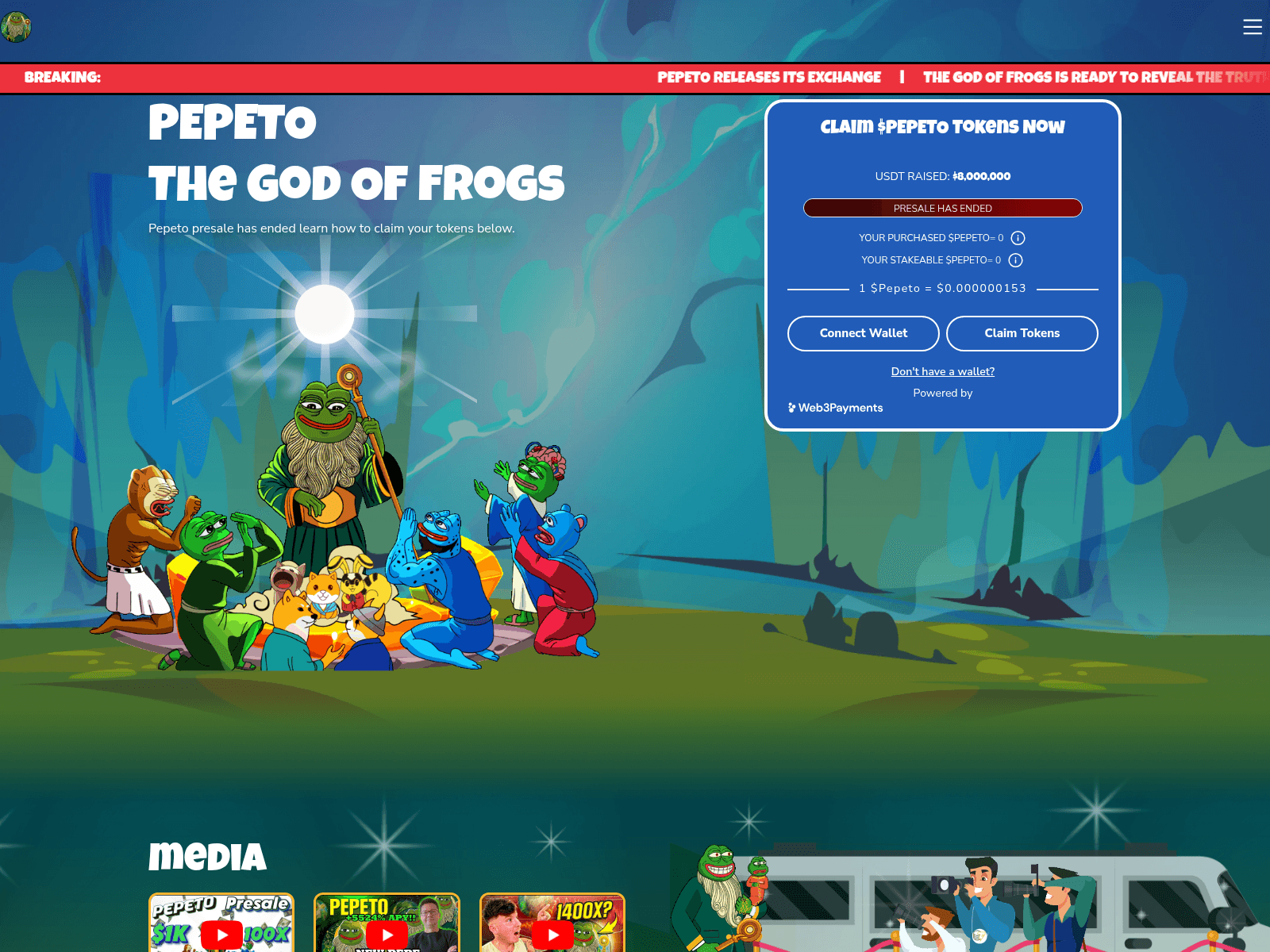Click the Connect Wallet button
This screenshot has width=1270, height=952.
tap(863, 333)
